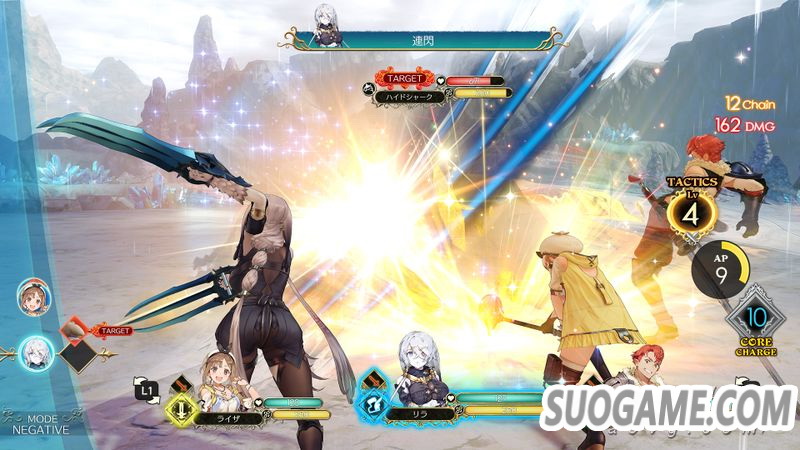Click Lila's glowing blue action icon
800x450 pixels.
point(371,403)
